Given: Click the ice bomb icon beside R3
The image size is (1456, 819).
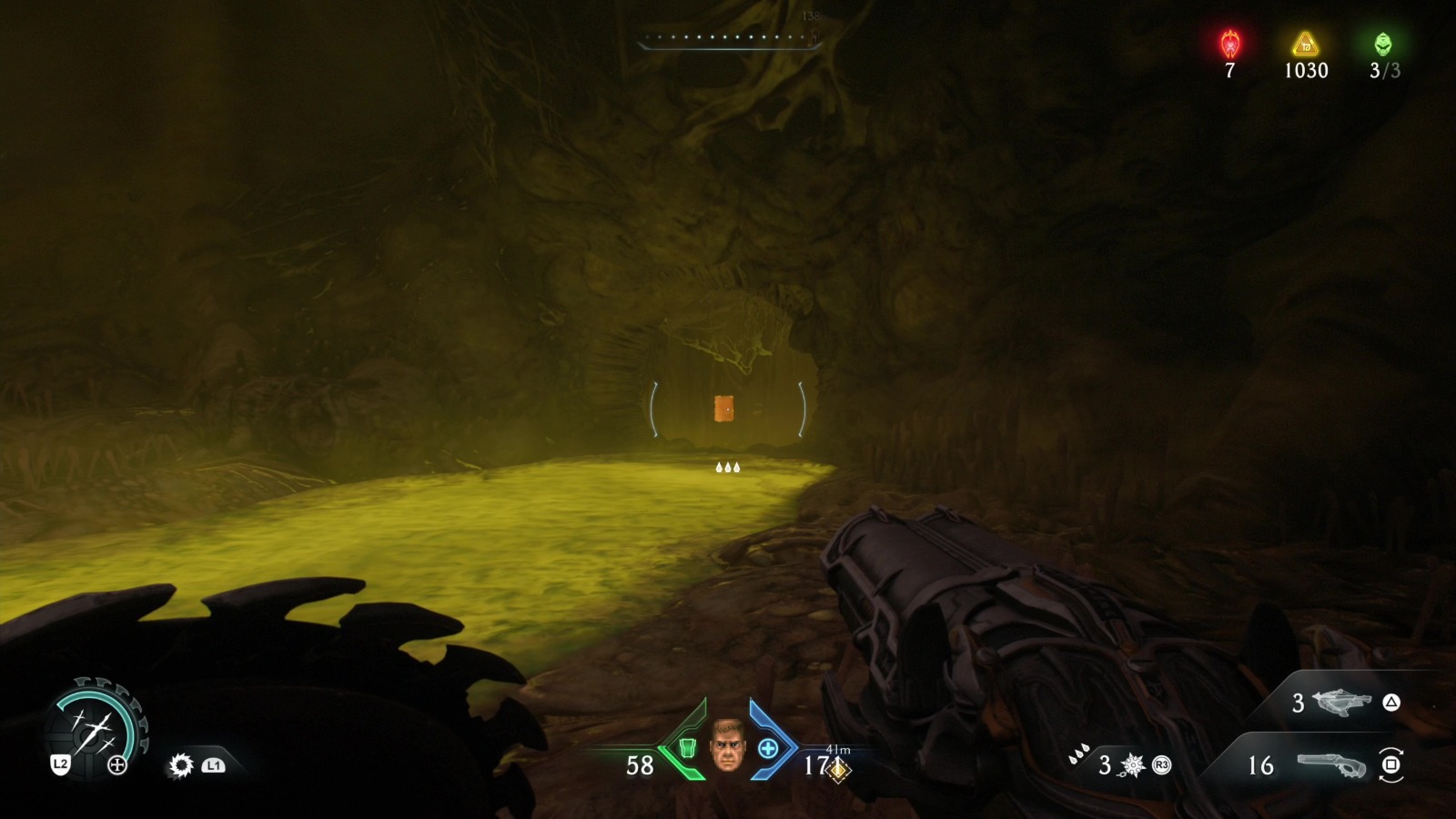Looking at the screenshot, I should (x=1133, y=766).
